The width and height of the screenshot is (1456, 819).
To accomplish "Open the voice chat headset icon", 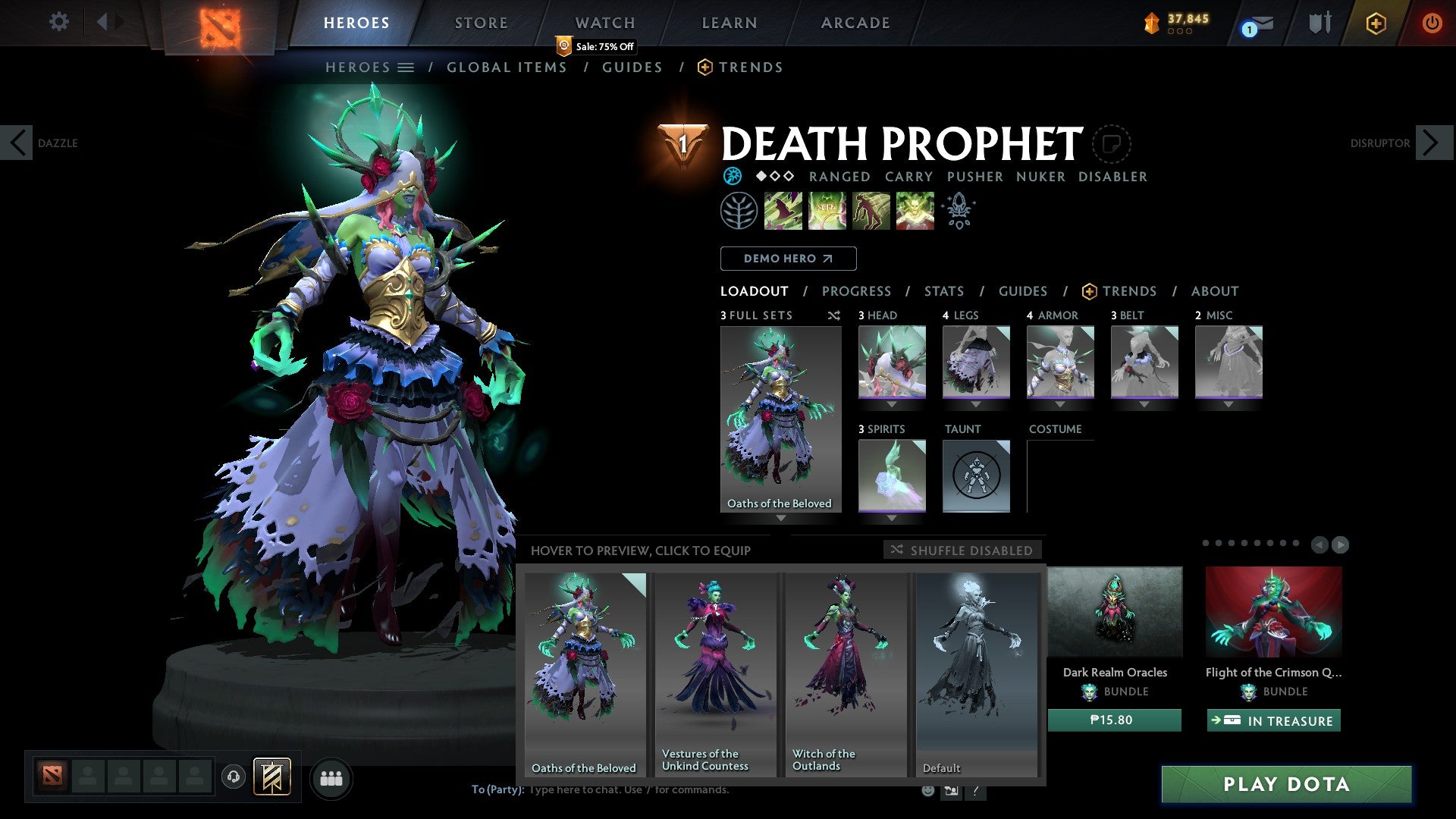I will [233, 777].
